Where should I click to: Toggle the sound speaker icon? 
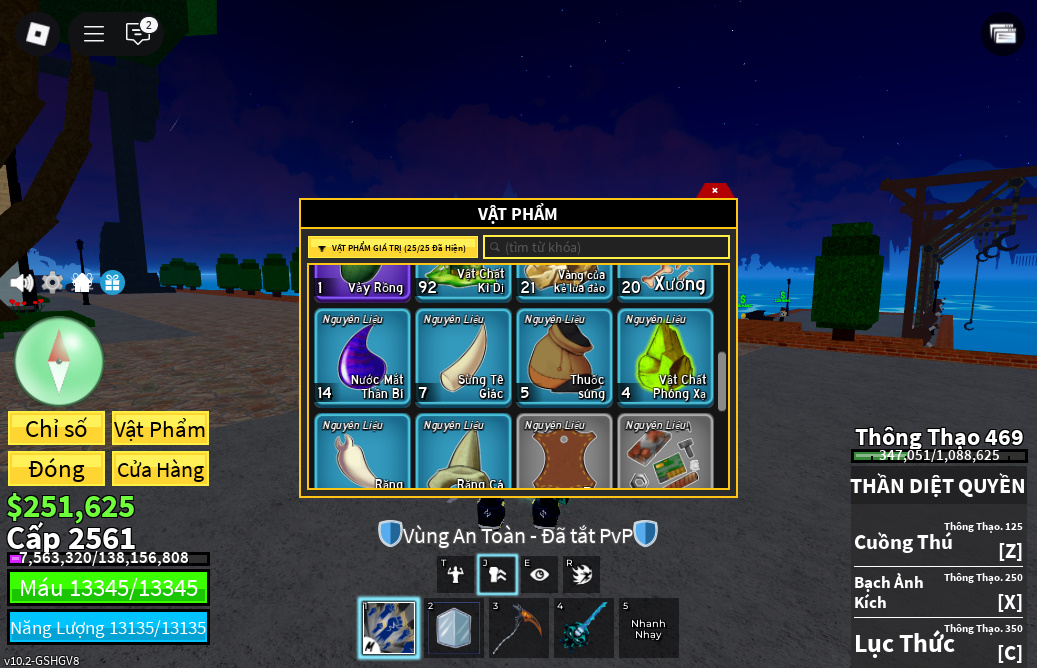tap(21, 283)
